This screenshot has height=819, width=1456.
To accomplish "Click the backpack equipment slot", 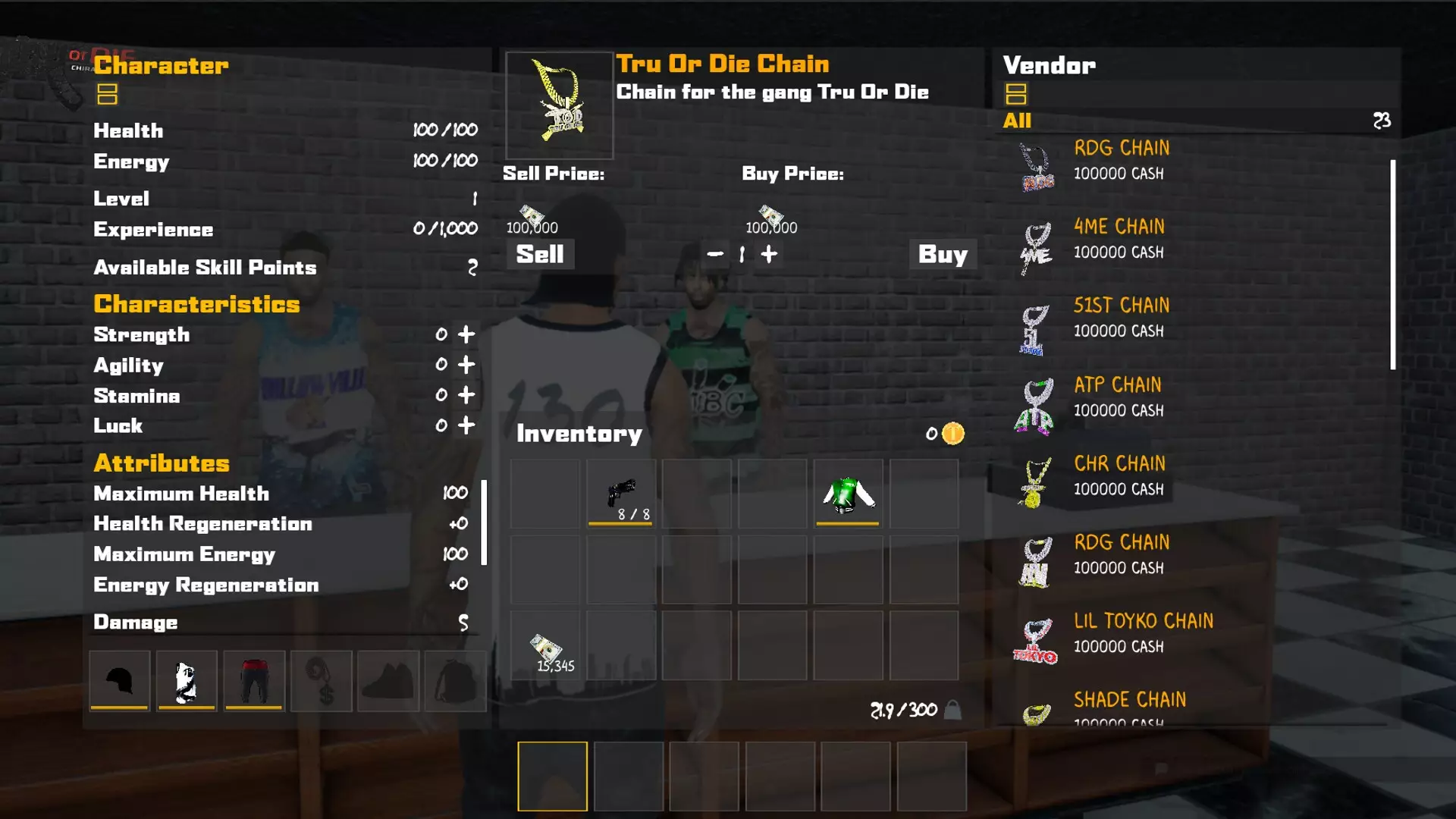I will [456, 680].
